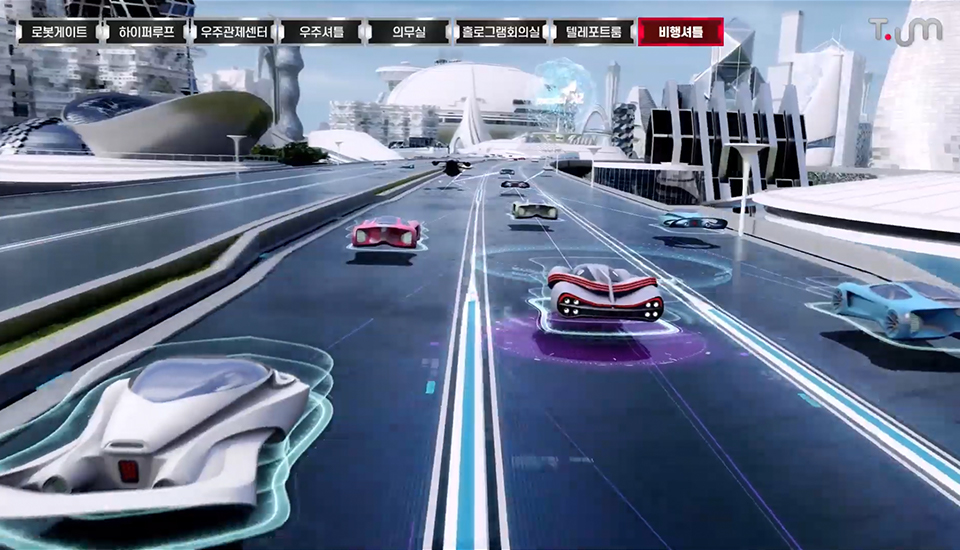This screenshot has height=550, width=960.
Task: Switch to the 하이퍼루프 tab
Action: point(146,32)
